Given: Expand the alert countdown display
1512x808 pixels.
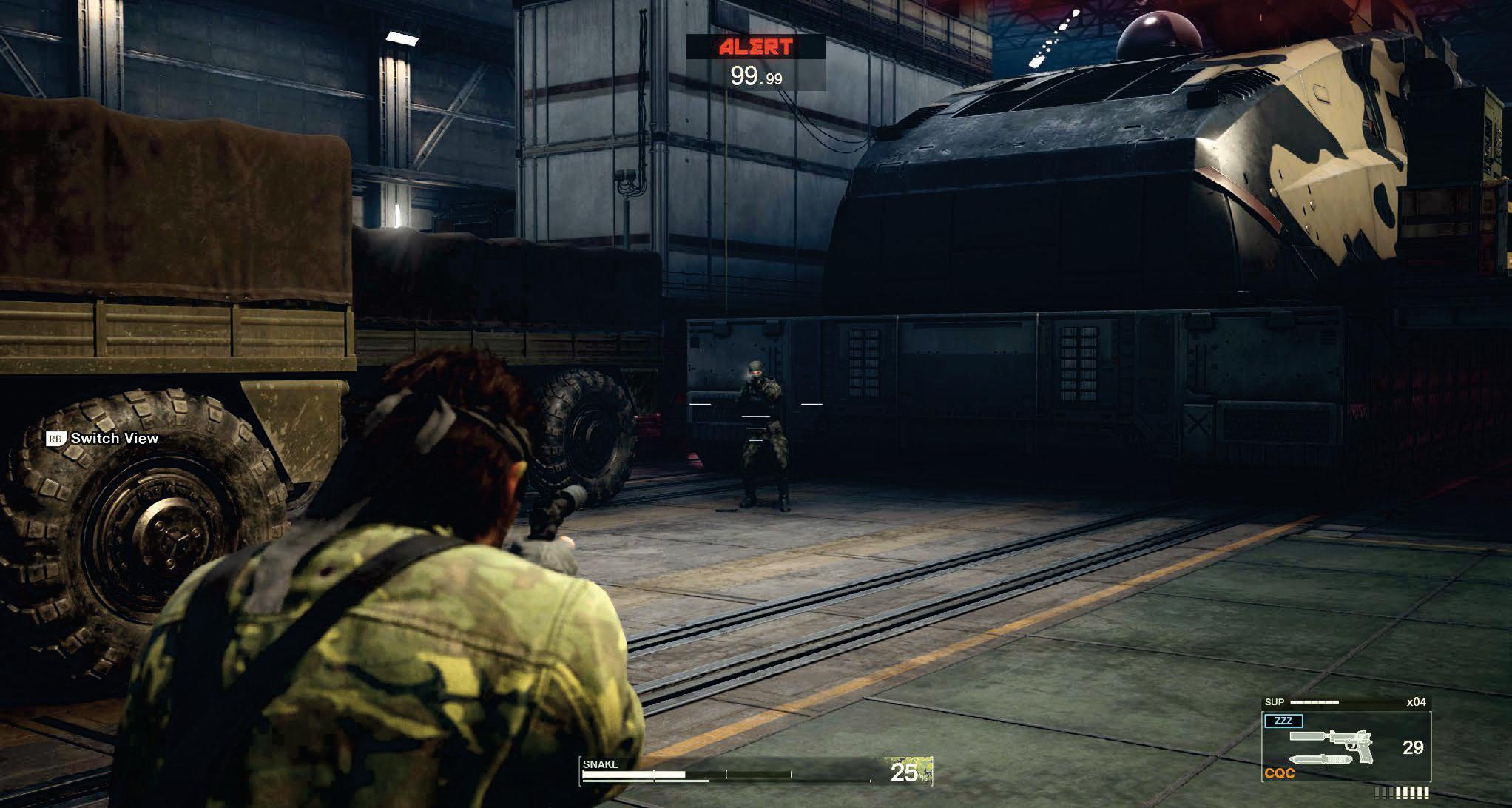Looking at the screenshot, I should (x=757, y=74).
